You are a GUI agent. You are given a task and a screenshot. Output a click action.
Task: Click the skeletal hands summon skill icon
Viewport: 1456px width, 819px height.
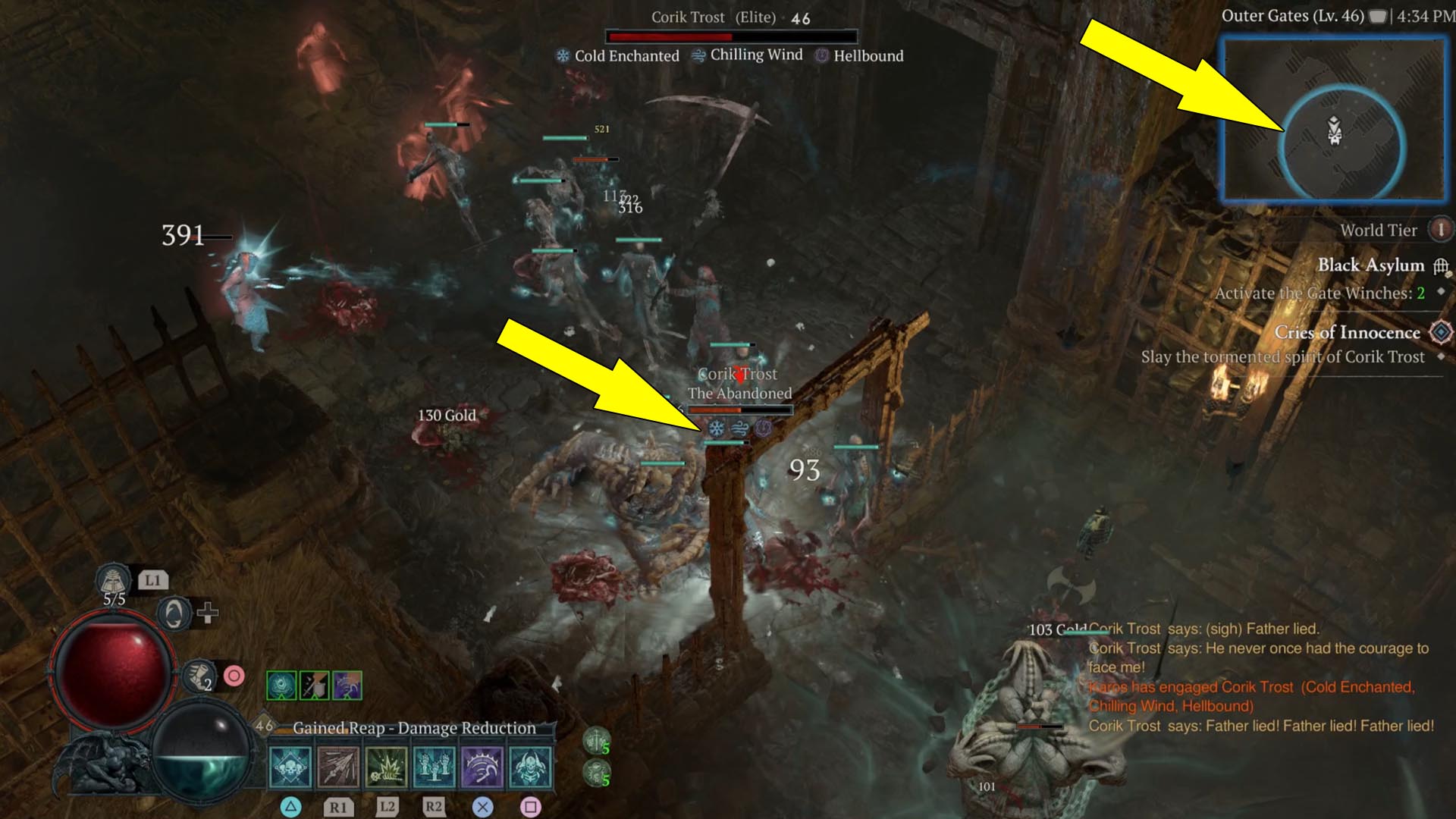click(x=431, y=767)
